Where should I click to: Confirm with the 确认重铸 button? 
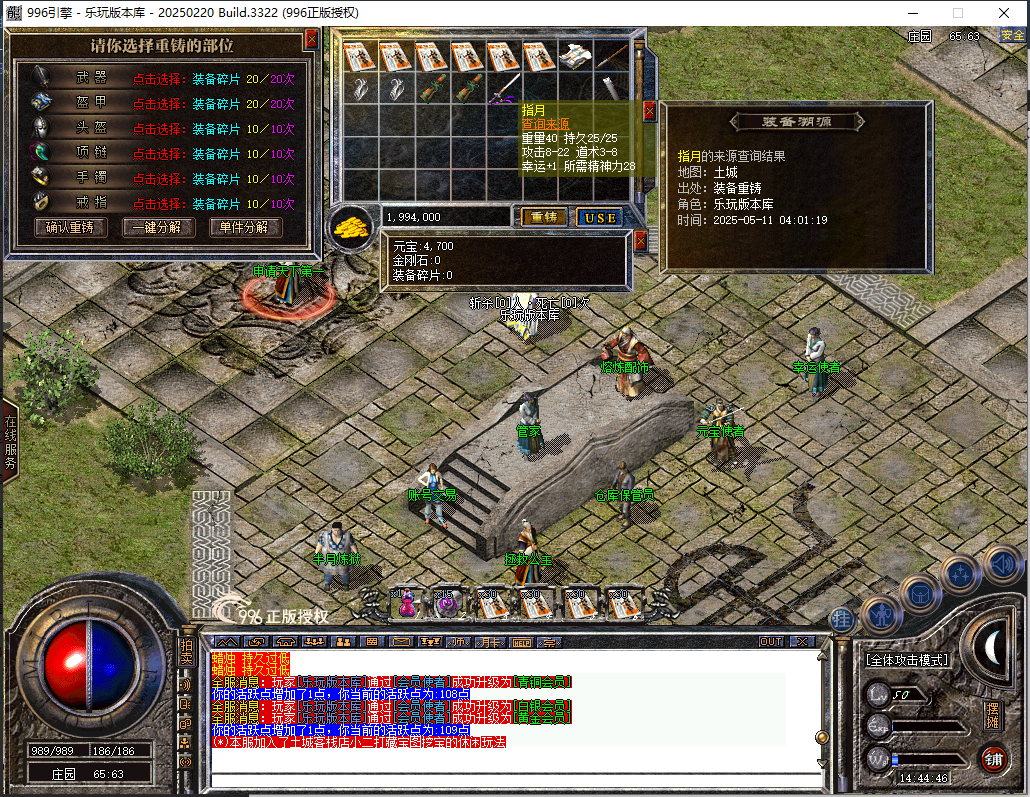pos(76,227)
